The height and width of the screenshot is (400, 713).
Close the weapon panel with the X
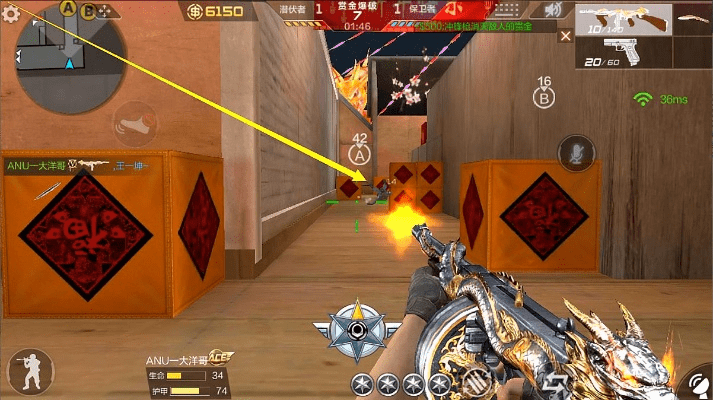coord(565,36)
